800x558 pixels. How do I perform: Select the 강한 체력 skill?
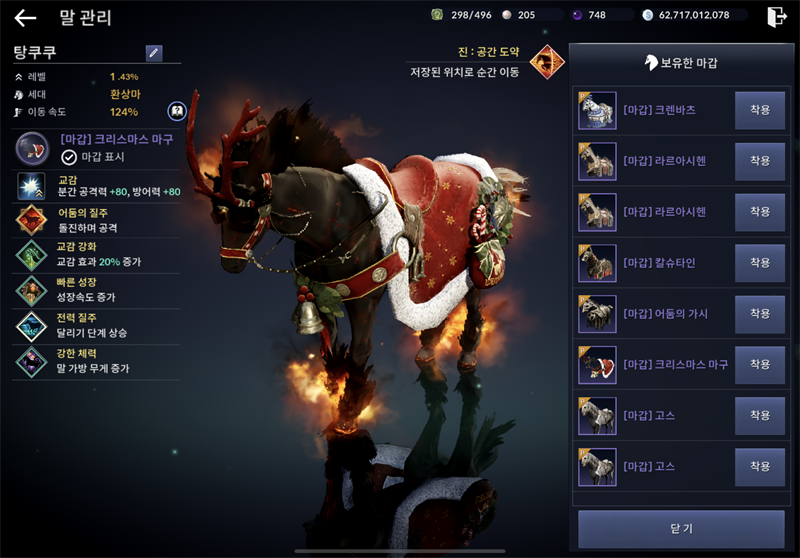coord(31,361)
